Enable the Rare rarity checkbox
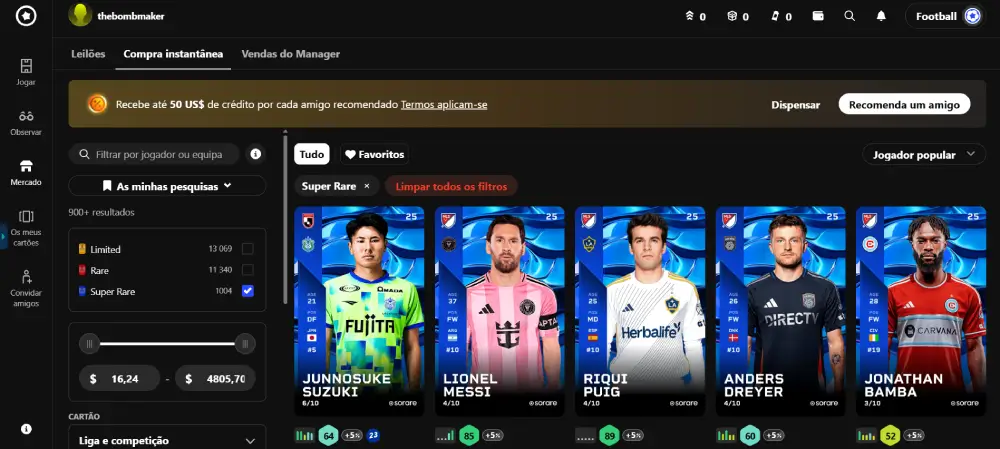 click(x=247, y=270)
